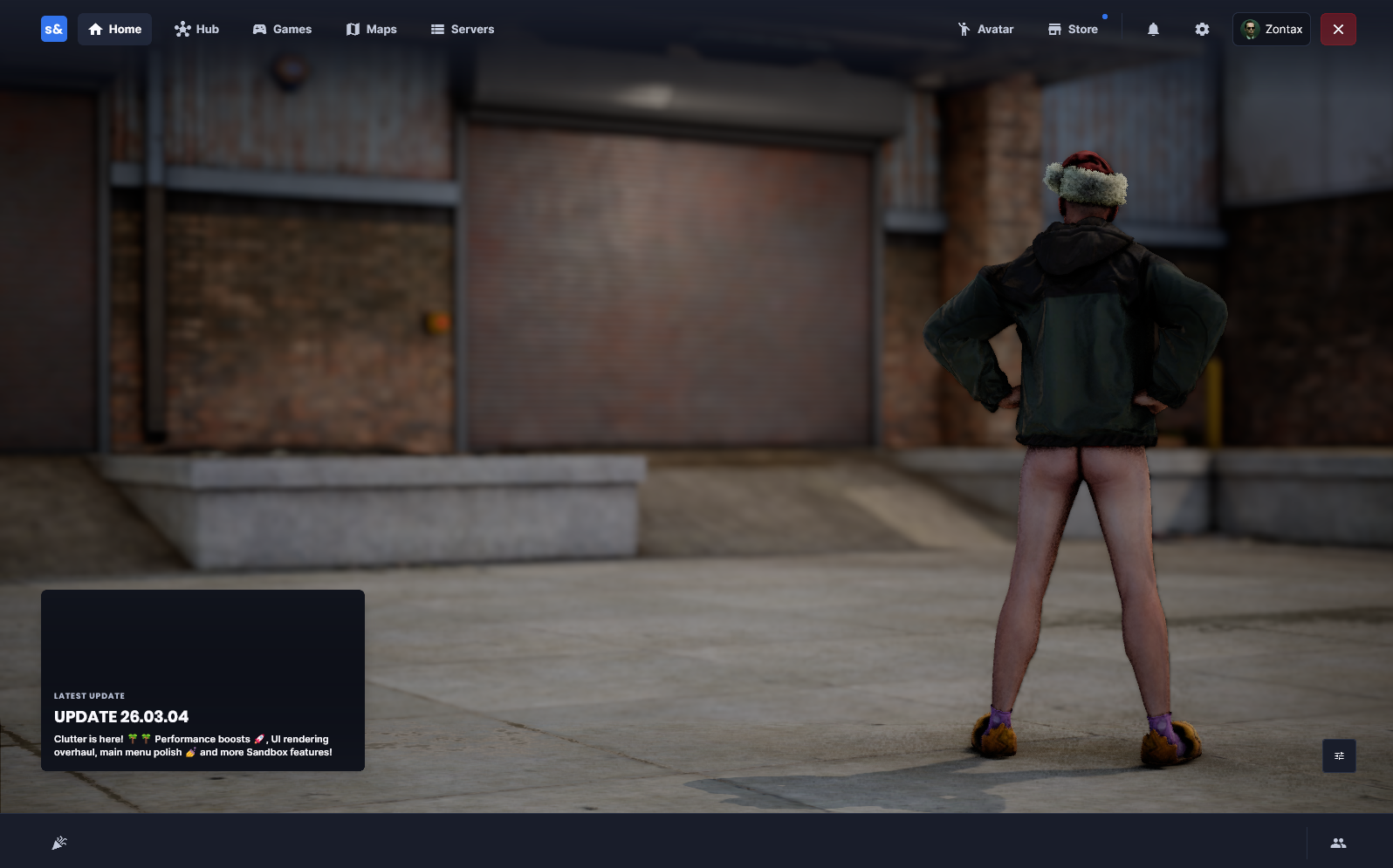
Task: Read the Update 26.03.04 news card
Action: pyautogui.click(x=202, y=680)
